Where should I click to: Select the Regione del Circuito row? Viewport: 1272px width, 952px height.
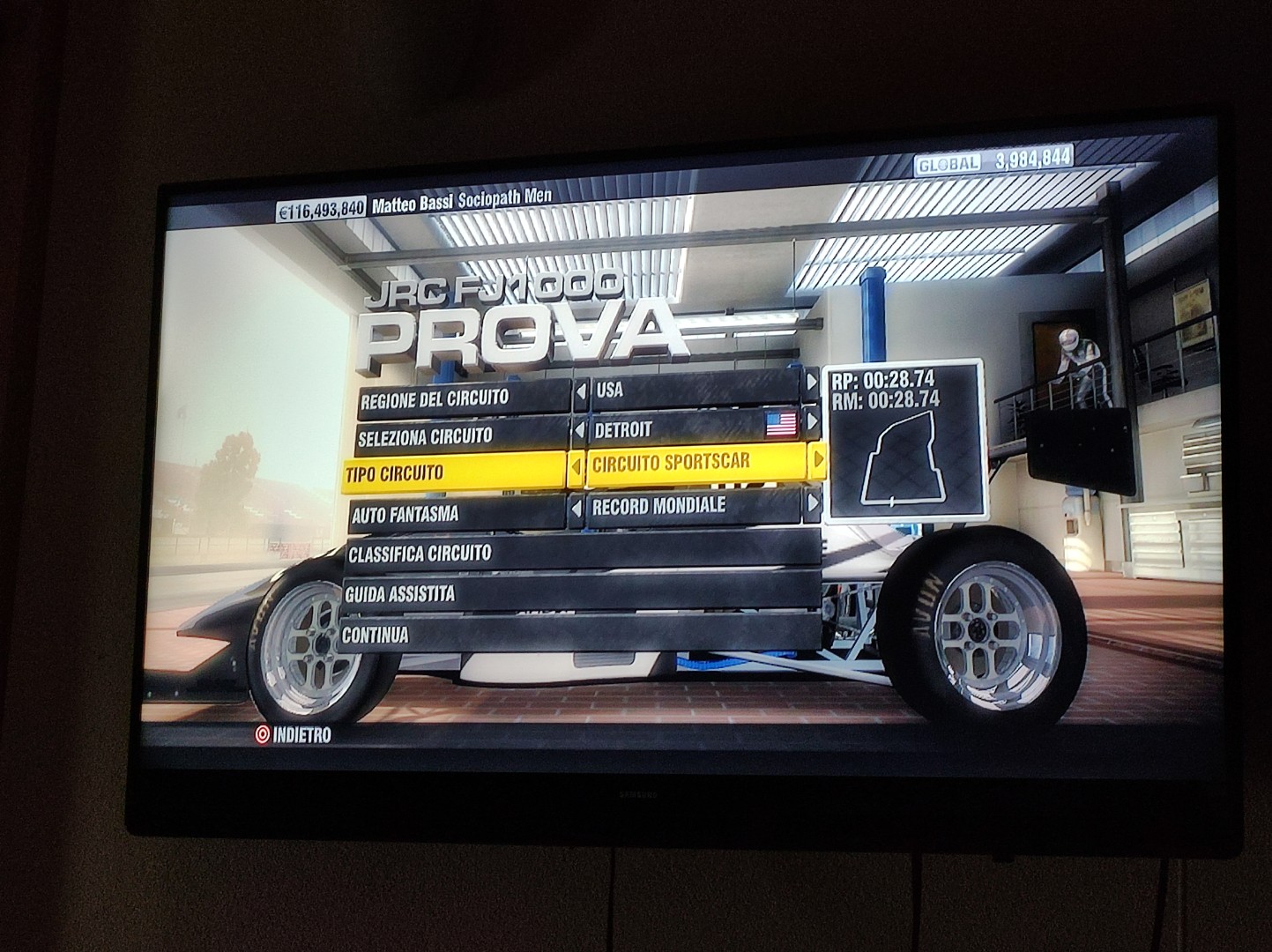[463, 398]
